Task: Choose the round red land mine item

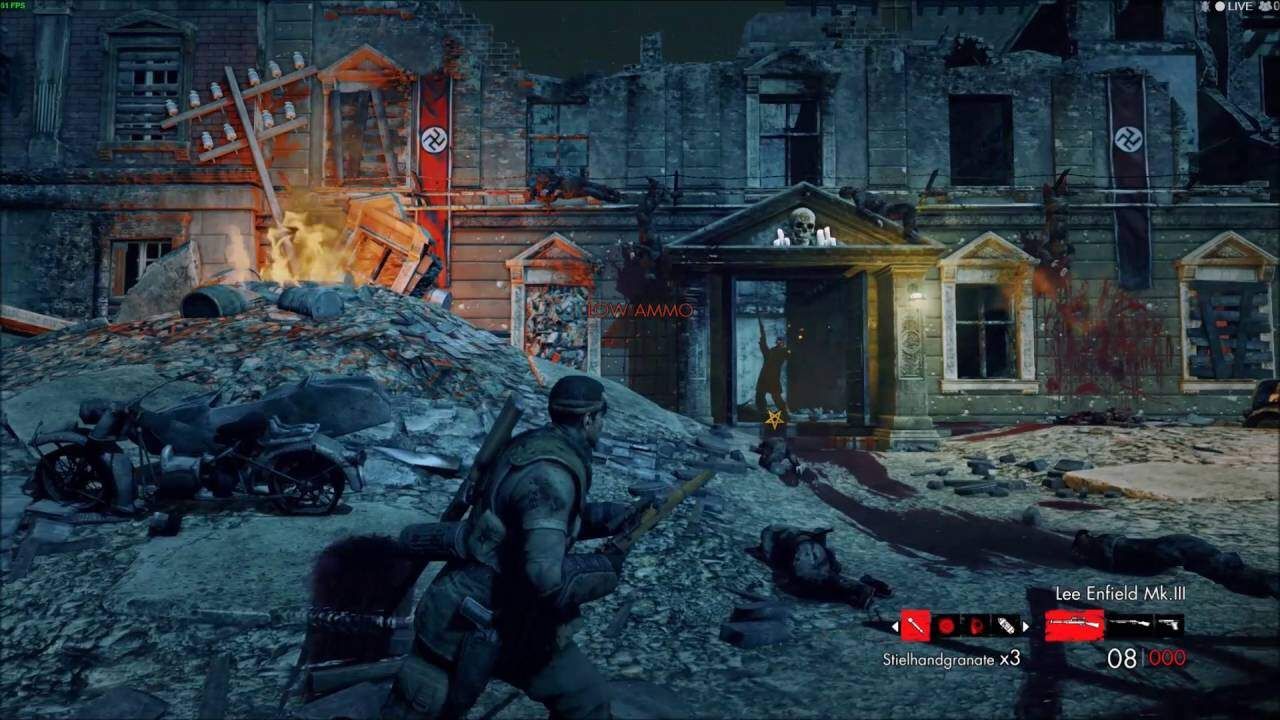Action: coord(946,626)
